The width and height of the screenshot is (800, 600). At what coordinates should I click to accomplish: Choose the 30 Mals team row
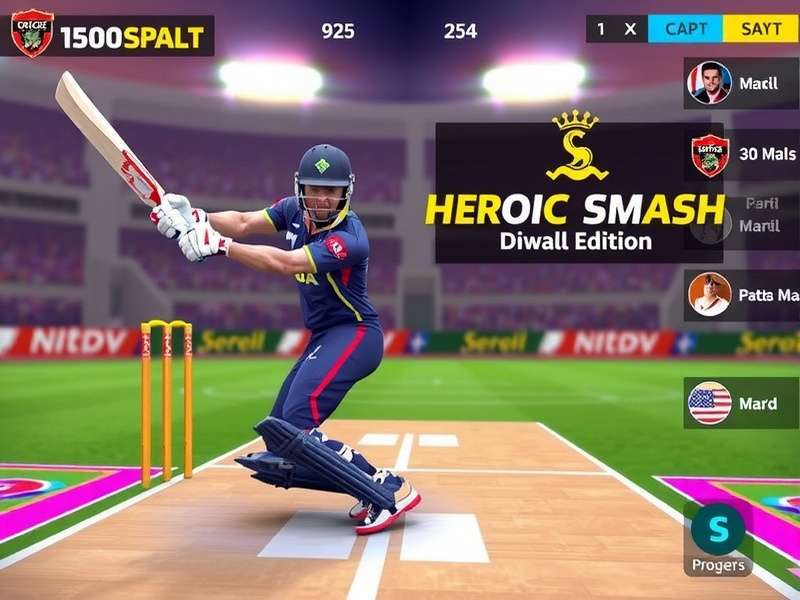pyautogui.click(x=741, y=155)
